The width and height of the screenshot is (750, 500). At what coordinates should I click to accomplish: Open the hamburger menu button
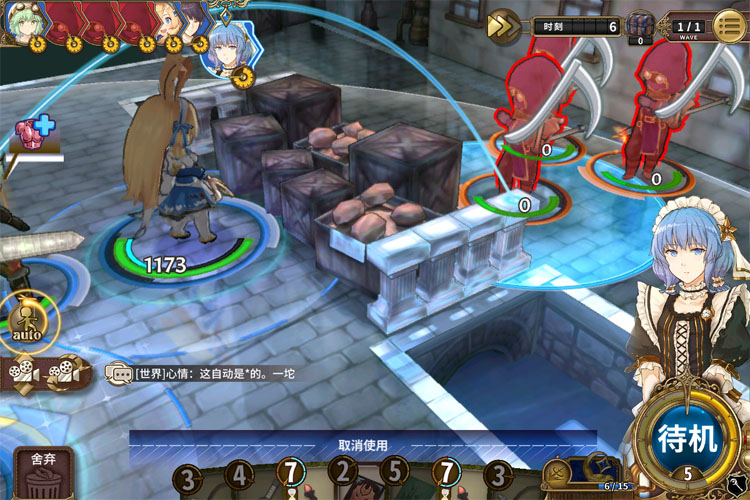[x=728, y=26]
